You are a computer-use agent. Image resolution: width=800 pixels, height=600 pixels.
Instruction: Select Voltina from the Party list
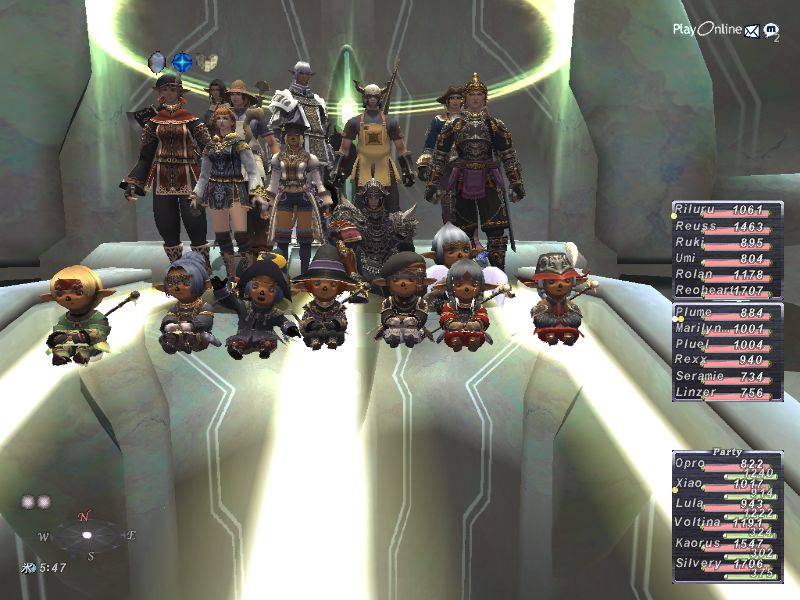[727, 524]
